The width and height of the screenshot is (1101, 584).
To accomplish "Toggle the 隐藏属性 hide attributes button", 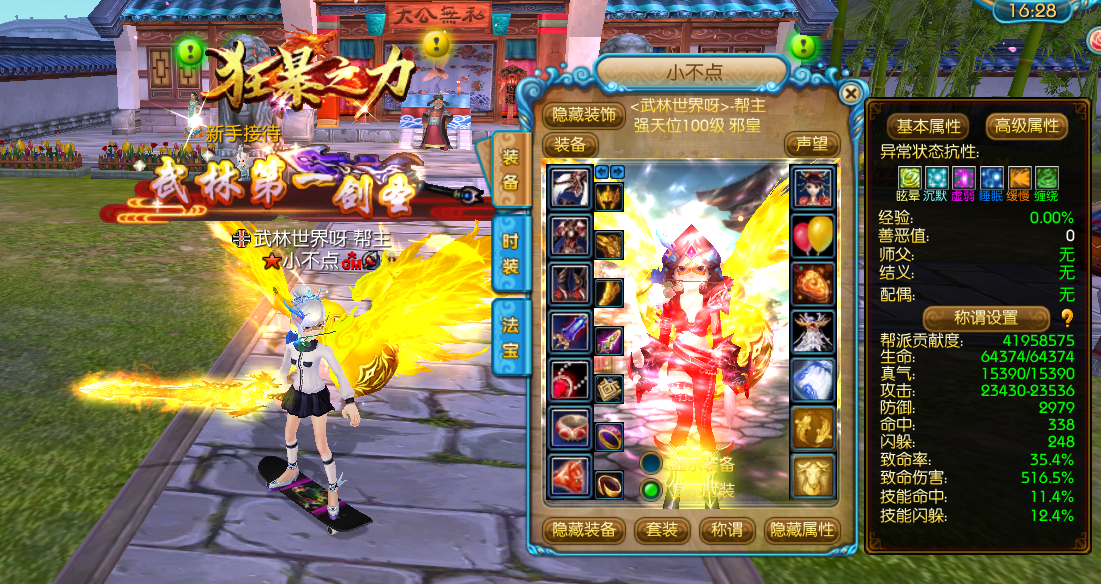I will pyautogui.click(x=800, y=530).
